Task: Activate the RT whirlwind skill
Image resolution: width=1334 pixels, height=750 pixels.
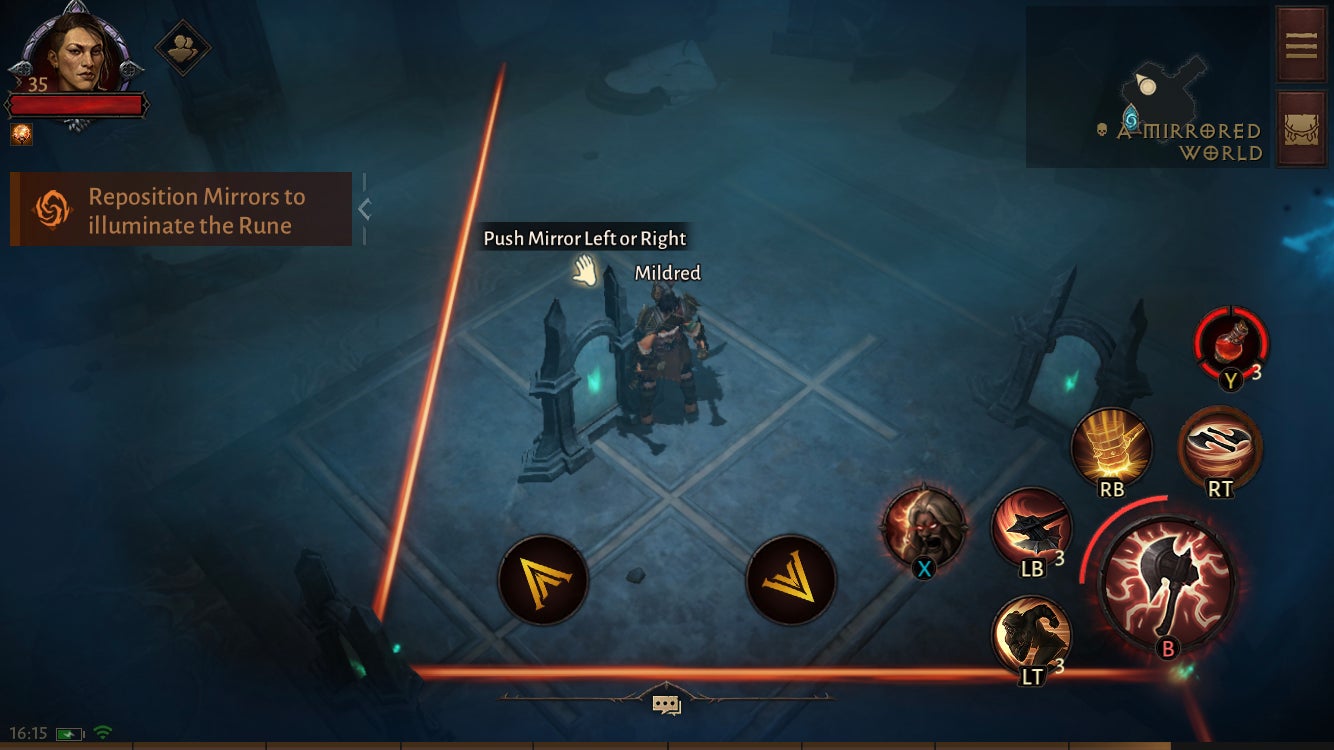Action: tap(1219, 447)
